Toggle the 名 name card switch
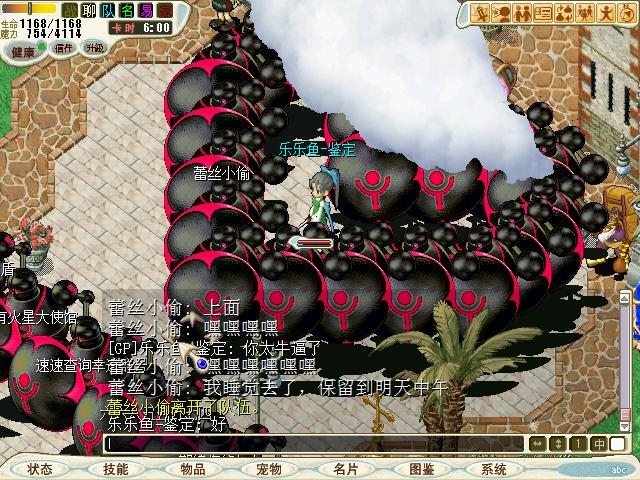The height and width of the screenshot is (480, 640). click(127, 10)
